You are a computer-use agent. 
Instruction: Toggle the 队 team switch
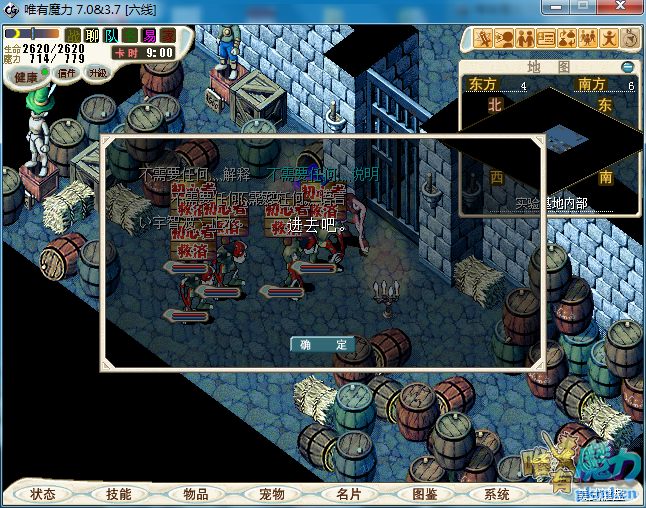111,36
